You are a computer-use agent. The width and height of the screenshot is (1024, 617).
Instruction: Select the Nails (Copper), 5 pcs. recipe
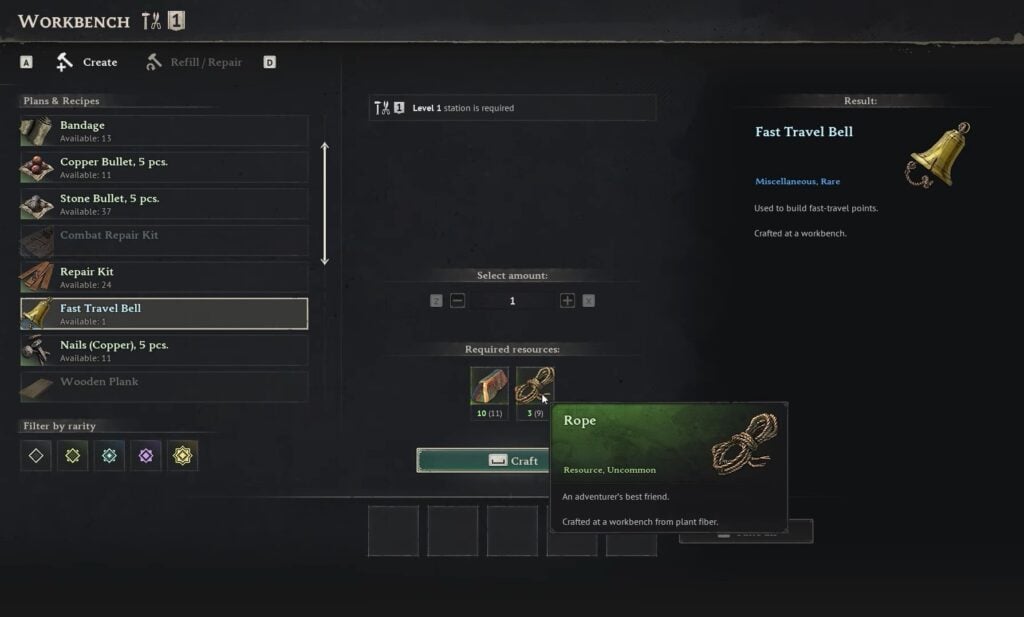(164, 350)
